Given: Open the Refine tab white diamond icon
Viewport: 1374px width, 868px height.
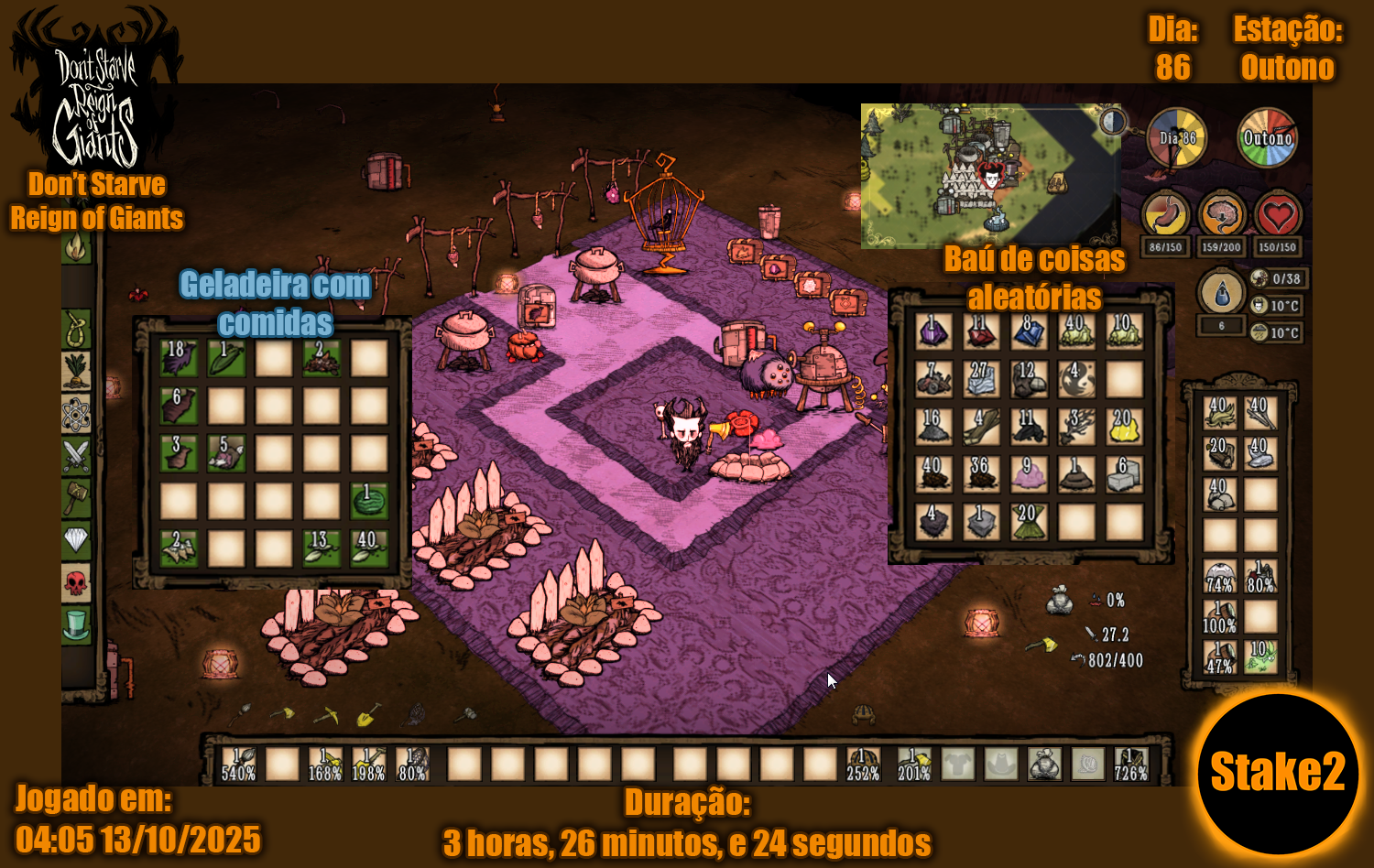Looking at the screenshot, I should click(76, 540).
